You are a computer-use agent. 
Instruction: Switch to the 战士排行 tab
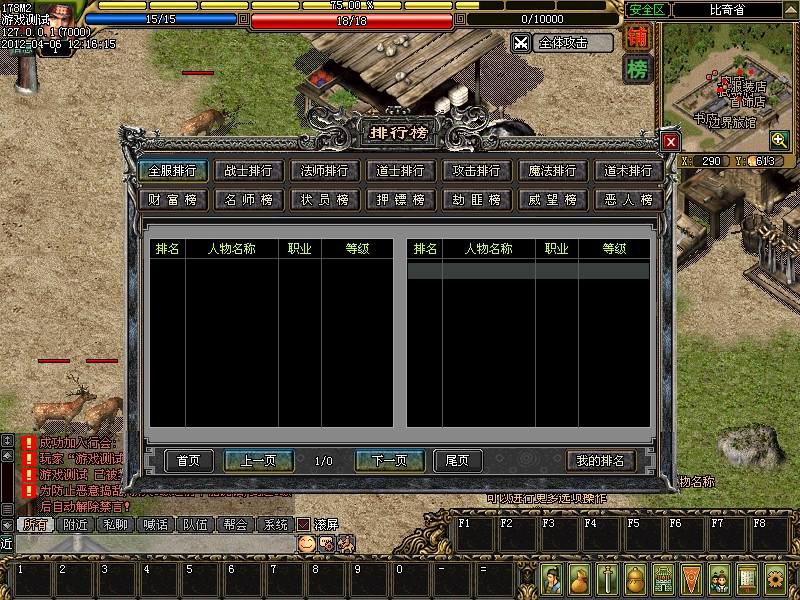pos(247,171)
